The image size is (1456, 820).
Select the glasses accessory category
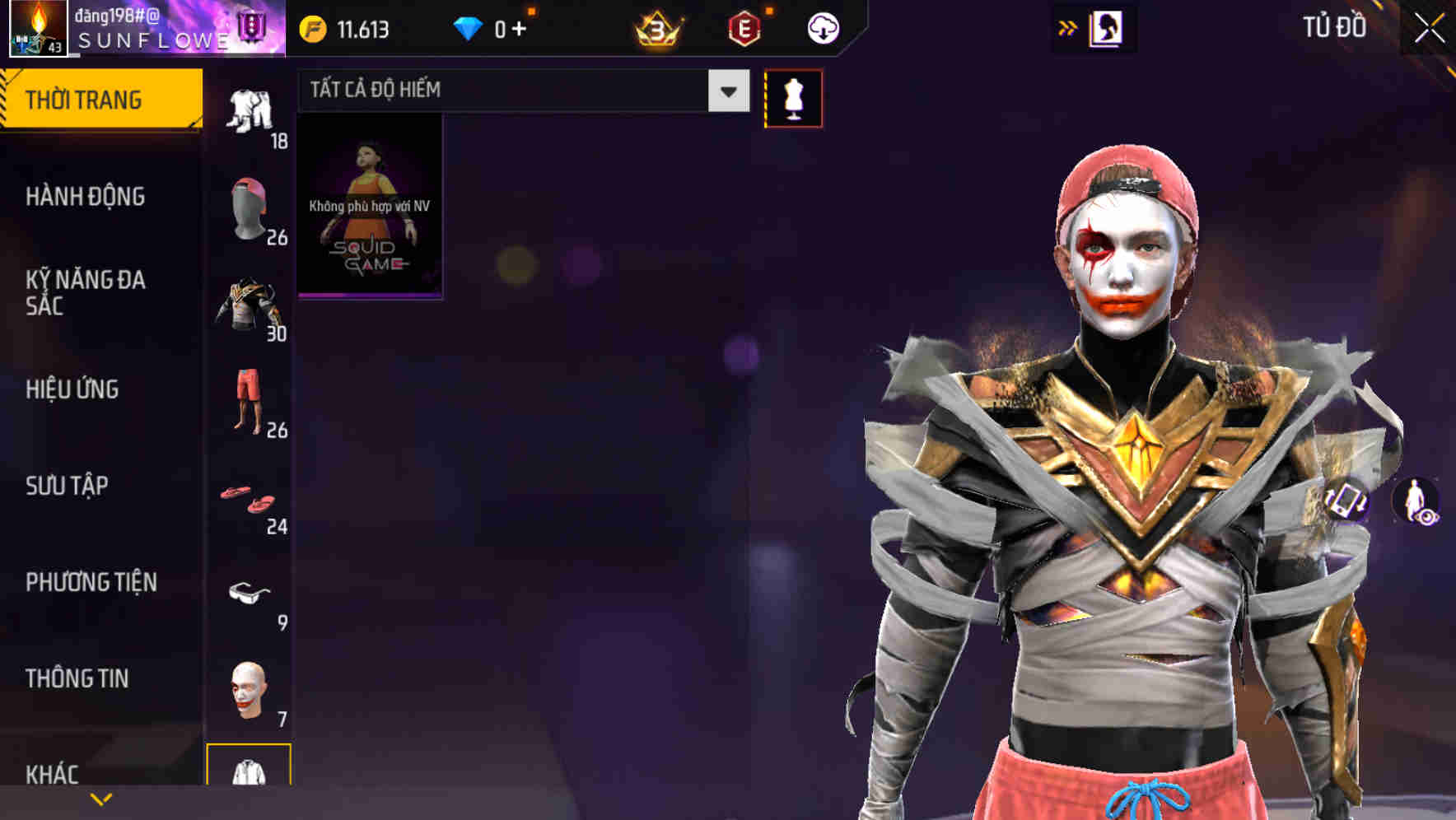pos(250,593)
